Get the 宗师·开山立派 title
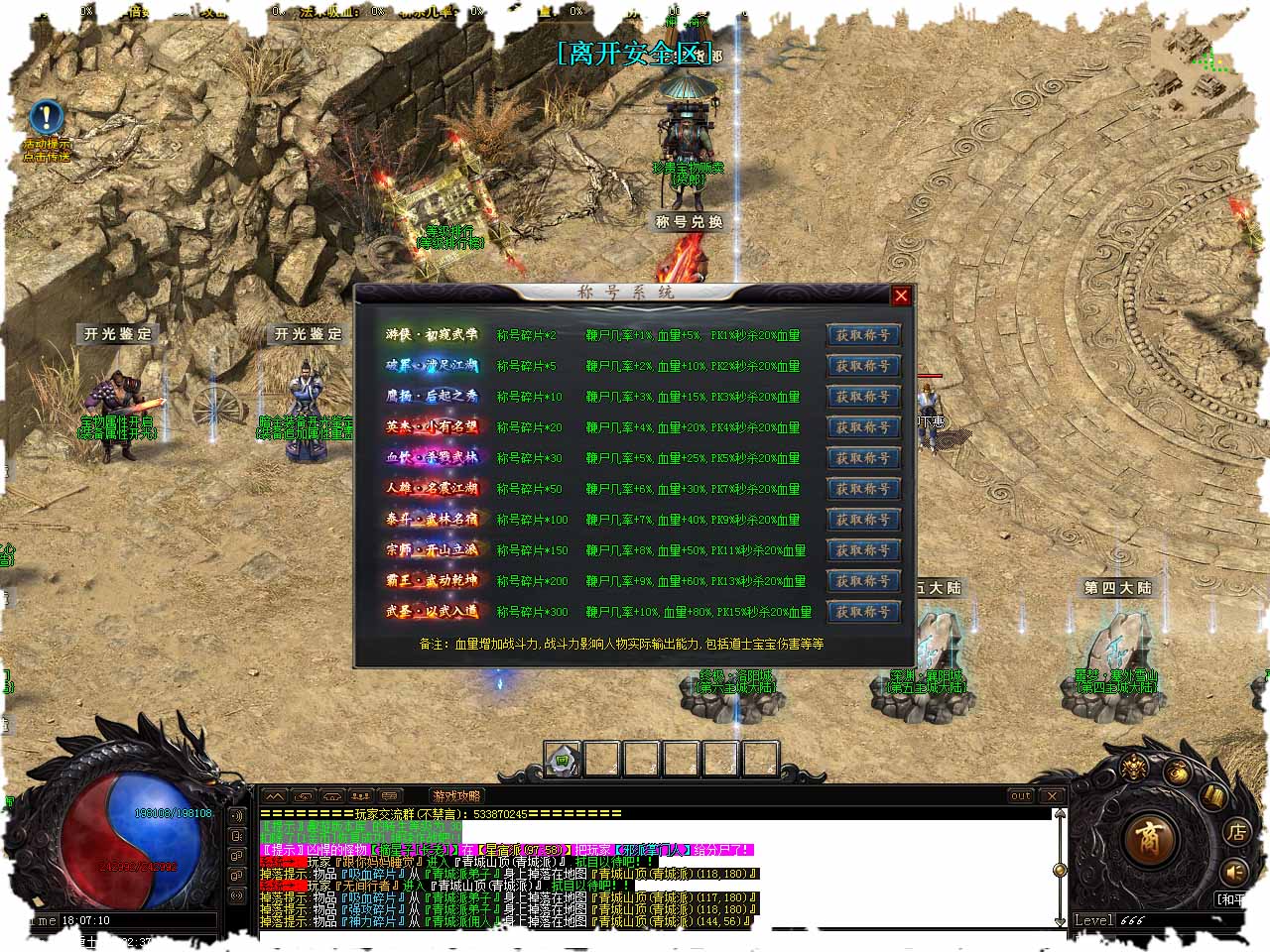Viewport: 1270px width, 952px height. [x=862, y=550]
